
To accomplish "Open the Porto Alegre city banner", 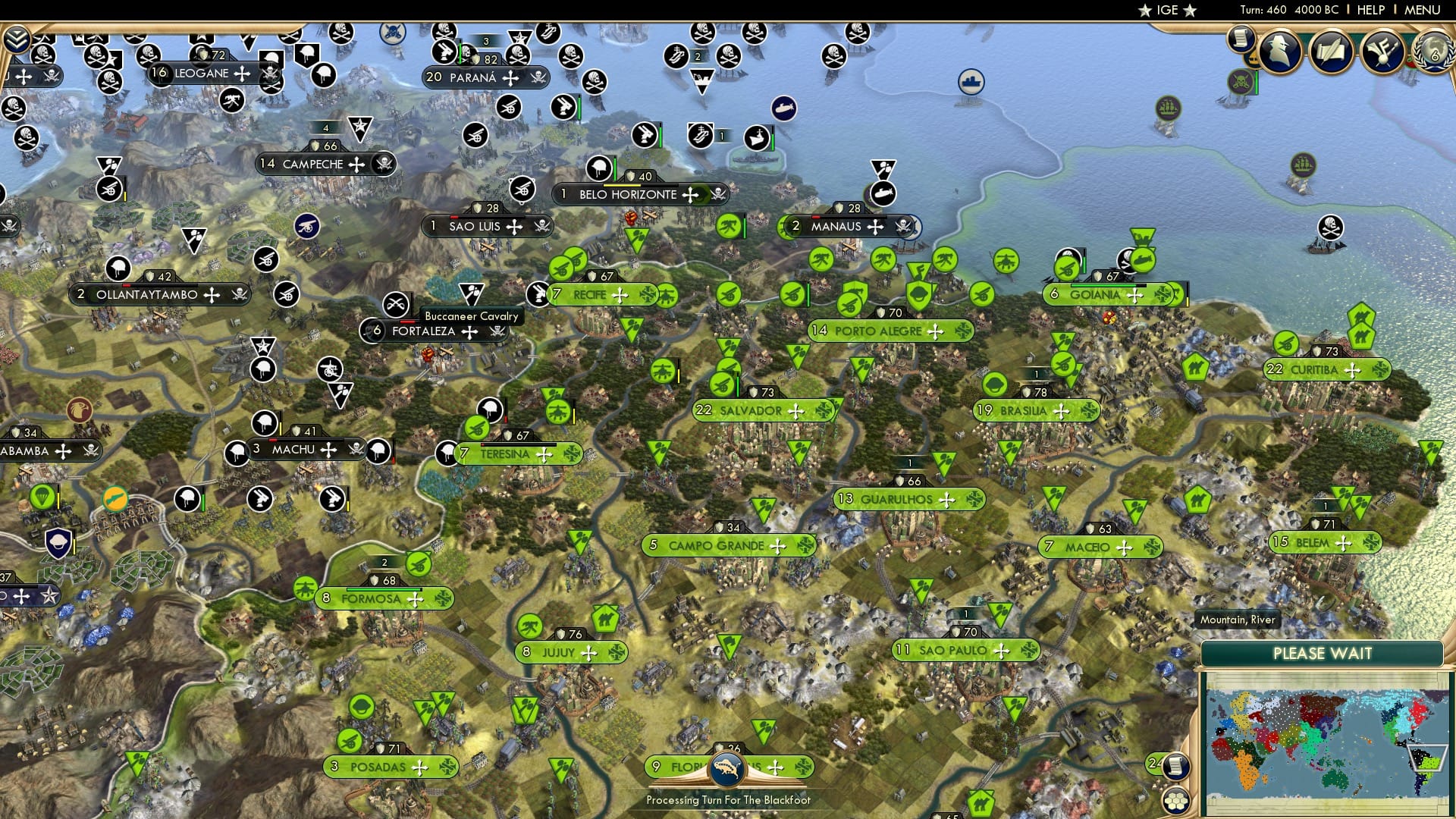I will [887, 331].
